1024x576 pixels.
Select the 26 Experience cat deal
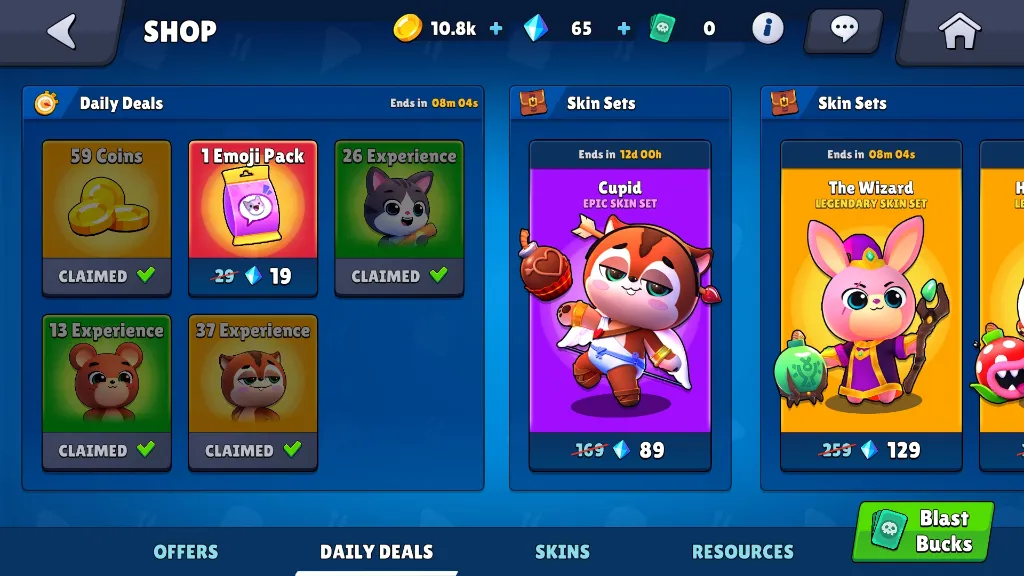coord(399,218)
